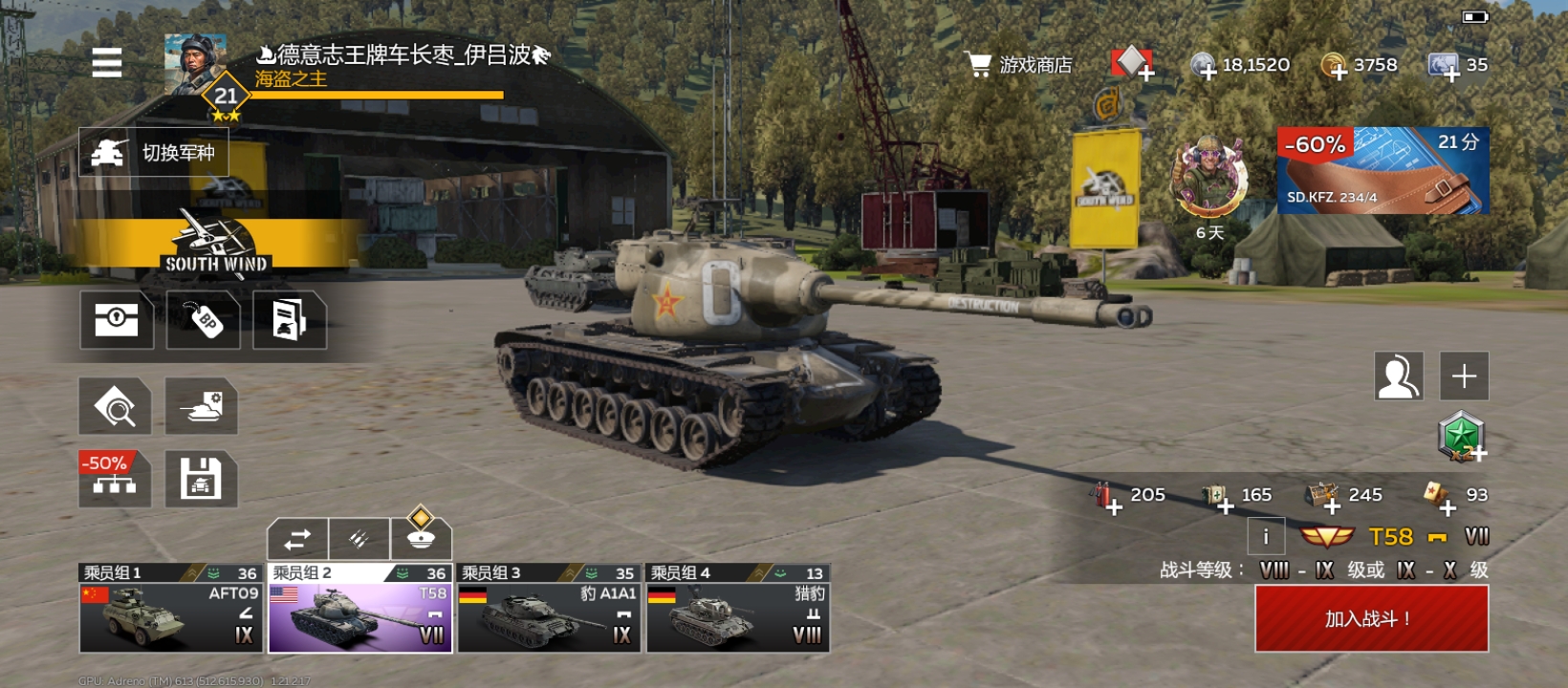Join the battle with 加入战斗 button
The height and width of the screenshot is (688, 1568).
pos(1371,618)
